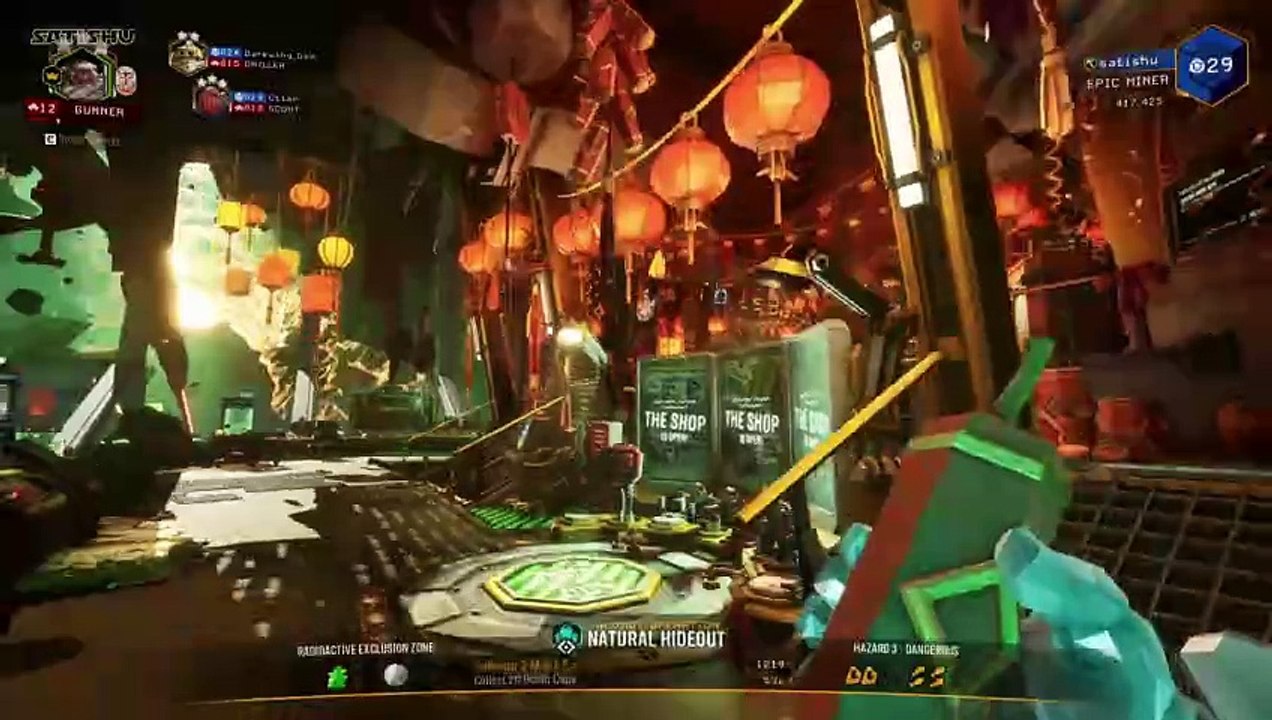
Task: Click the Driller teammate's portrait badge
Action: [187, 54]
